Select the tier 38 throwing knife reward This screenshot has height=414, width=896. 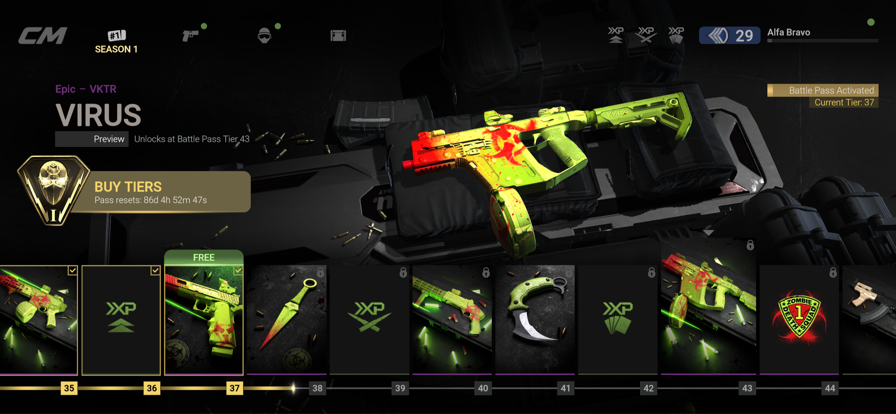[287, 320]
